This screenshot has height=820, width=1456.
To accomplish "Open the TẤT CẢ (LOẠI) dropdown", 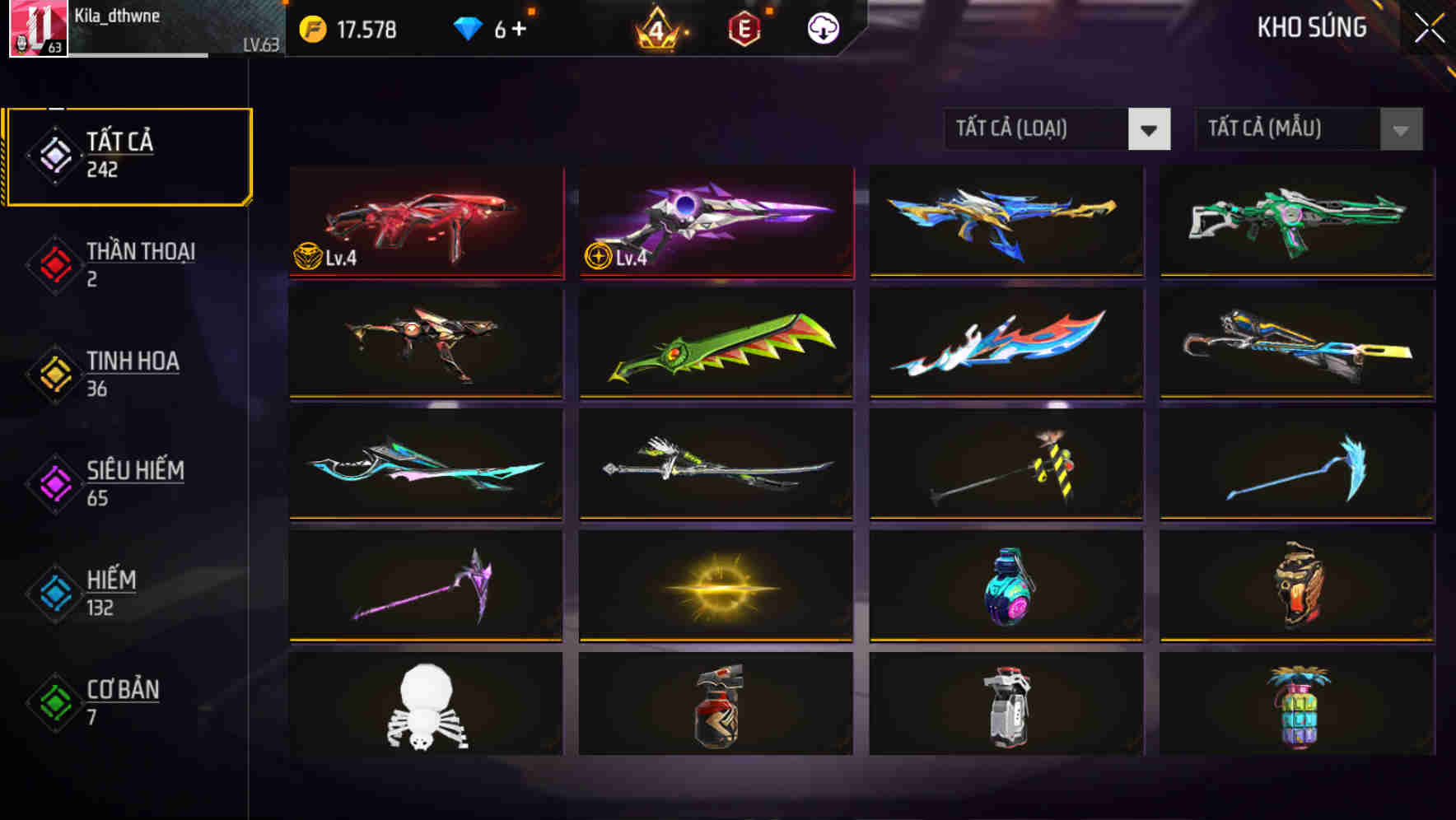I will [1038, 129].
